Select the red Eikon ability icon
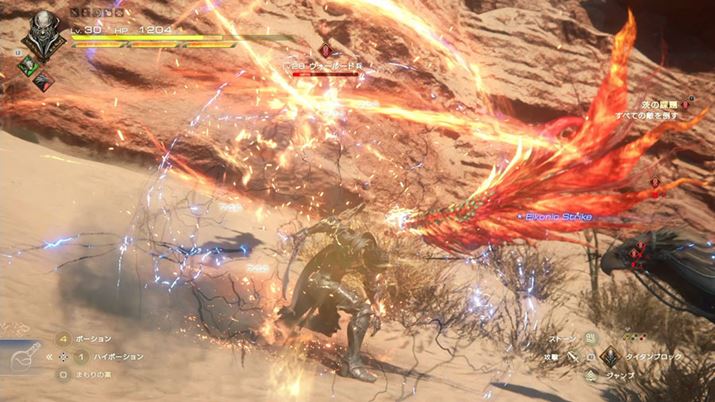The image size is (715, 402). point(42,81)
